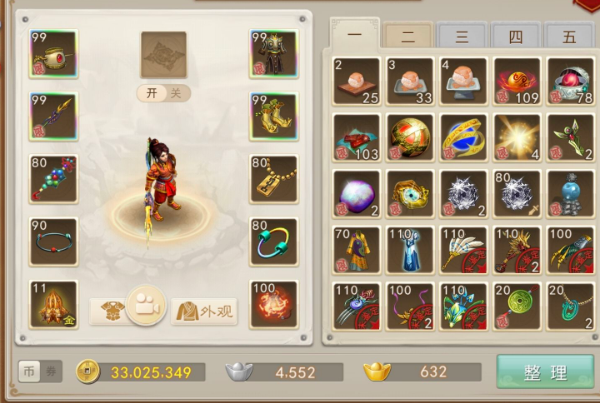600x403 pixels.
Task: Select the purple pearl orb item
Action: pos(356,193)
